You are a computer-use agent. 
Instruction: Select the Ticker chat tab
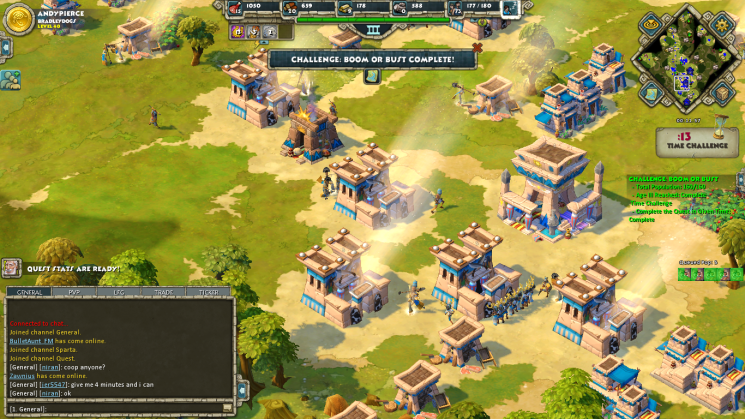[x=208, y=292]
